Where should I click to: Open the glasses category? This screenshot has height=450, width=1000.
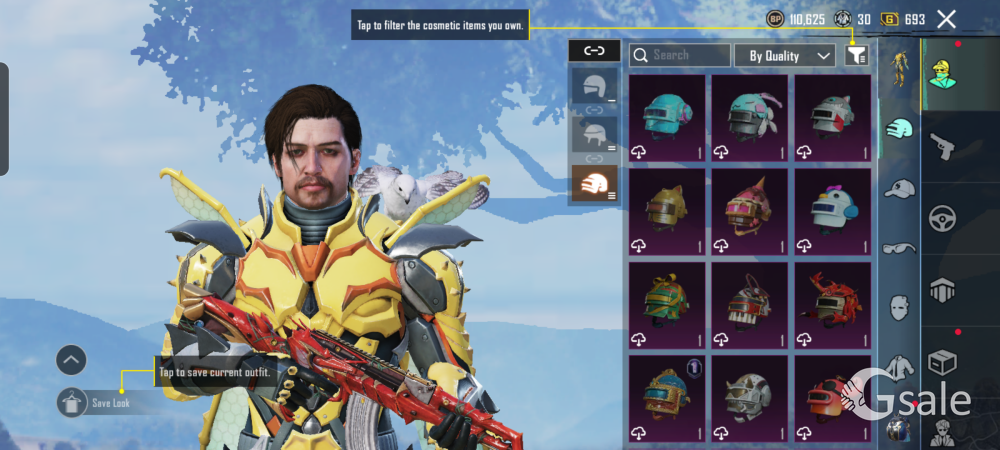(900, 247)
